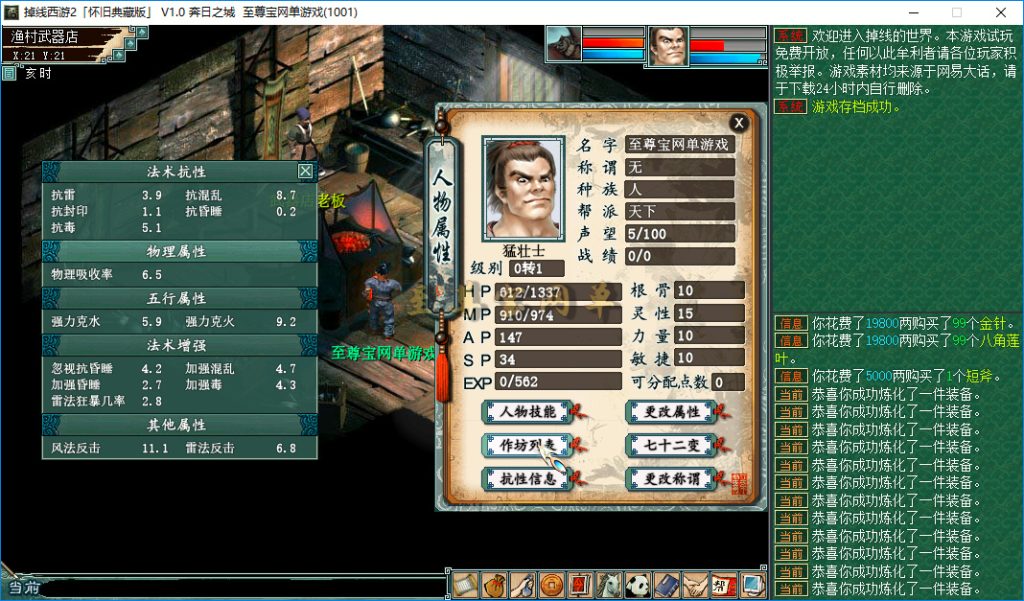Select the pet portrait in top HUD
Screen dimensions: 1024x601
(563, 43)
